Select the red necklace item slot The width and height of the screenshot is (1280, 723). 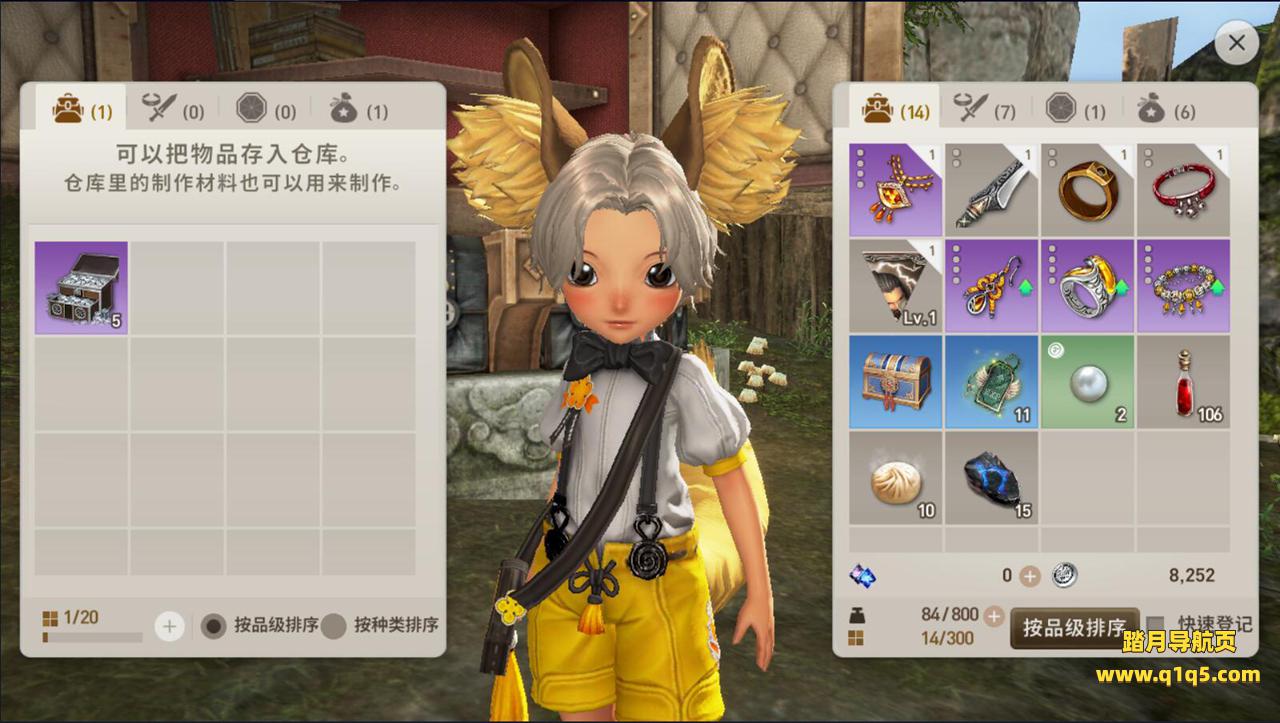895,190
